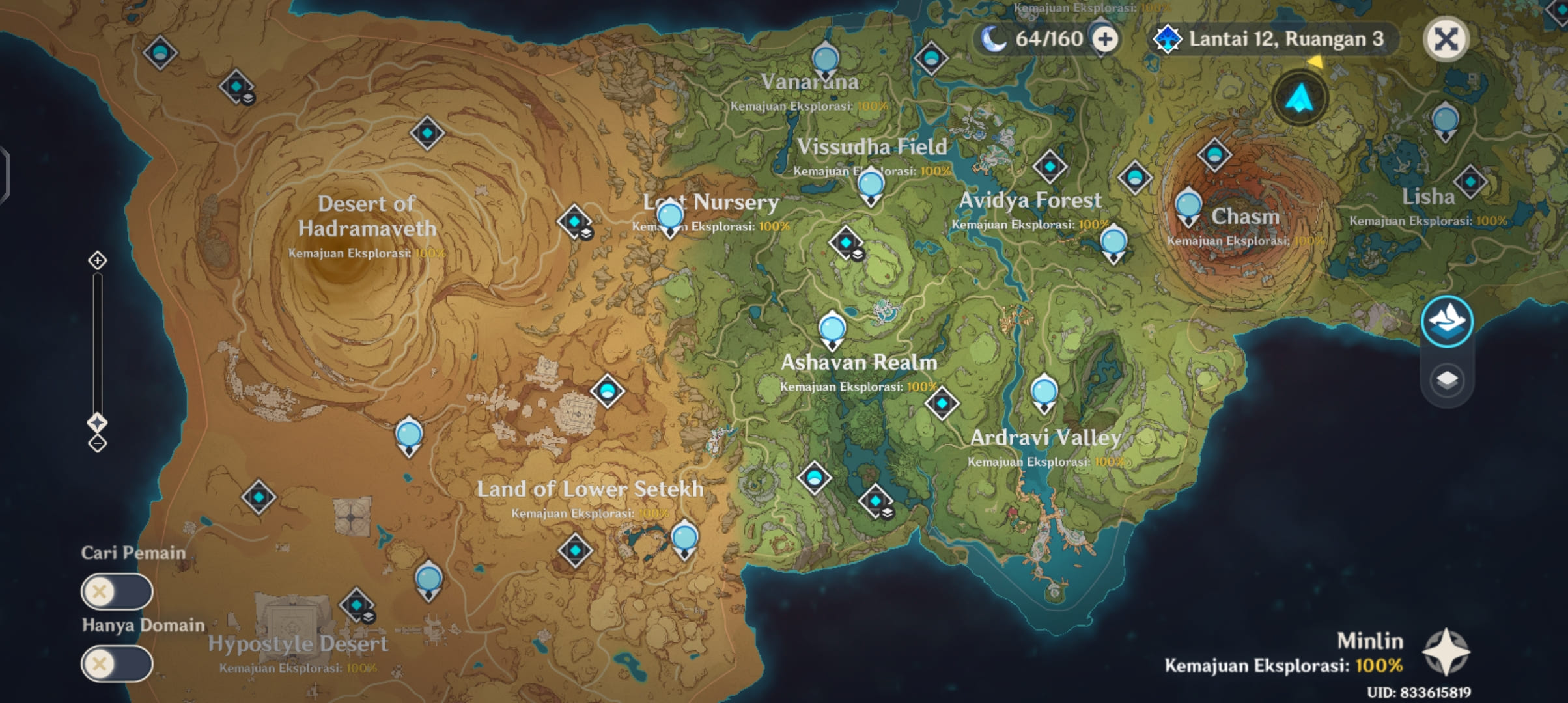Screen dimensions: 1568x703
Task: Select the diamond marker above the Chasm label
Action: point(1214,155)
